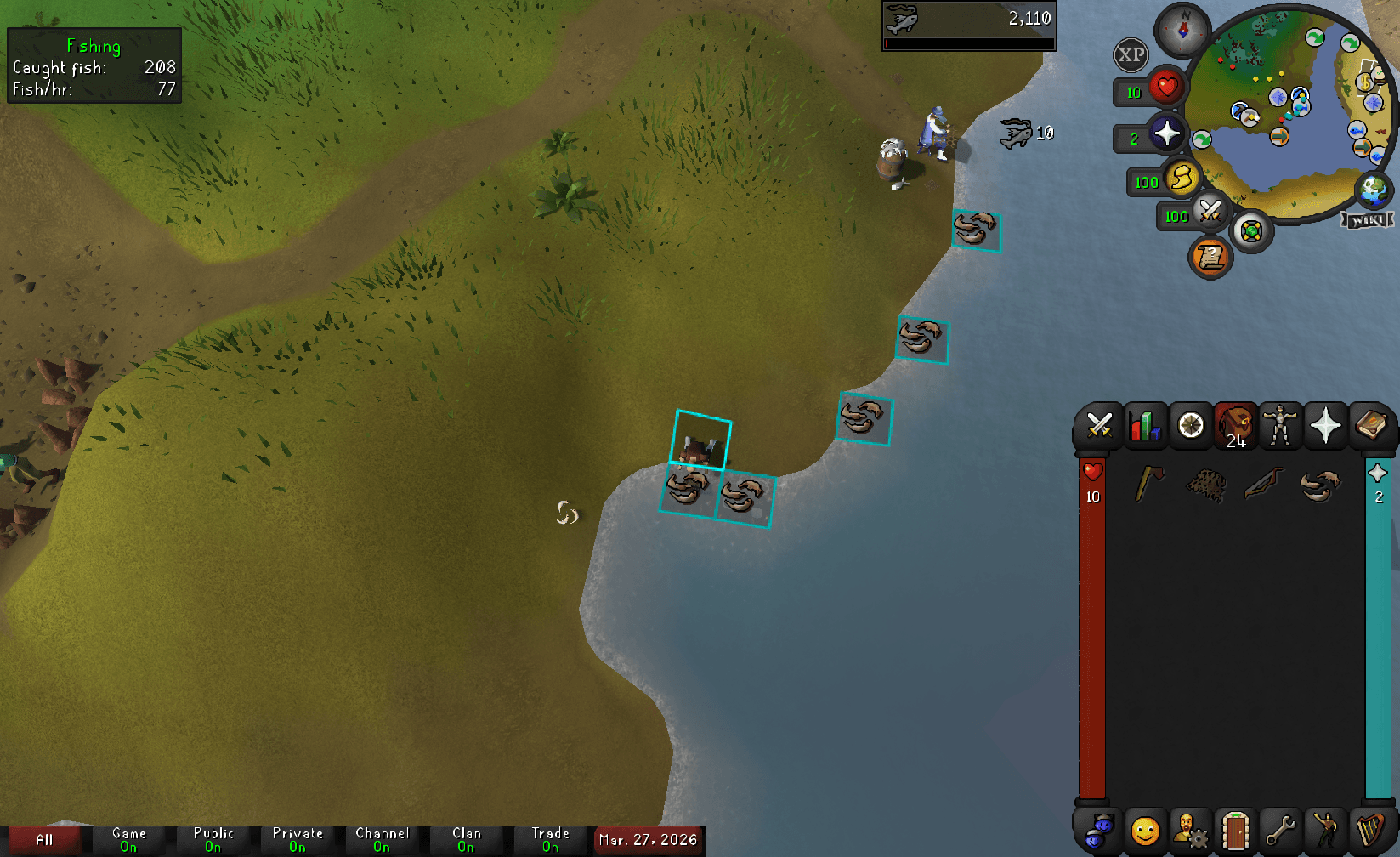Click the Logout door icon

click(x=1234, y=831)
